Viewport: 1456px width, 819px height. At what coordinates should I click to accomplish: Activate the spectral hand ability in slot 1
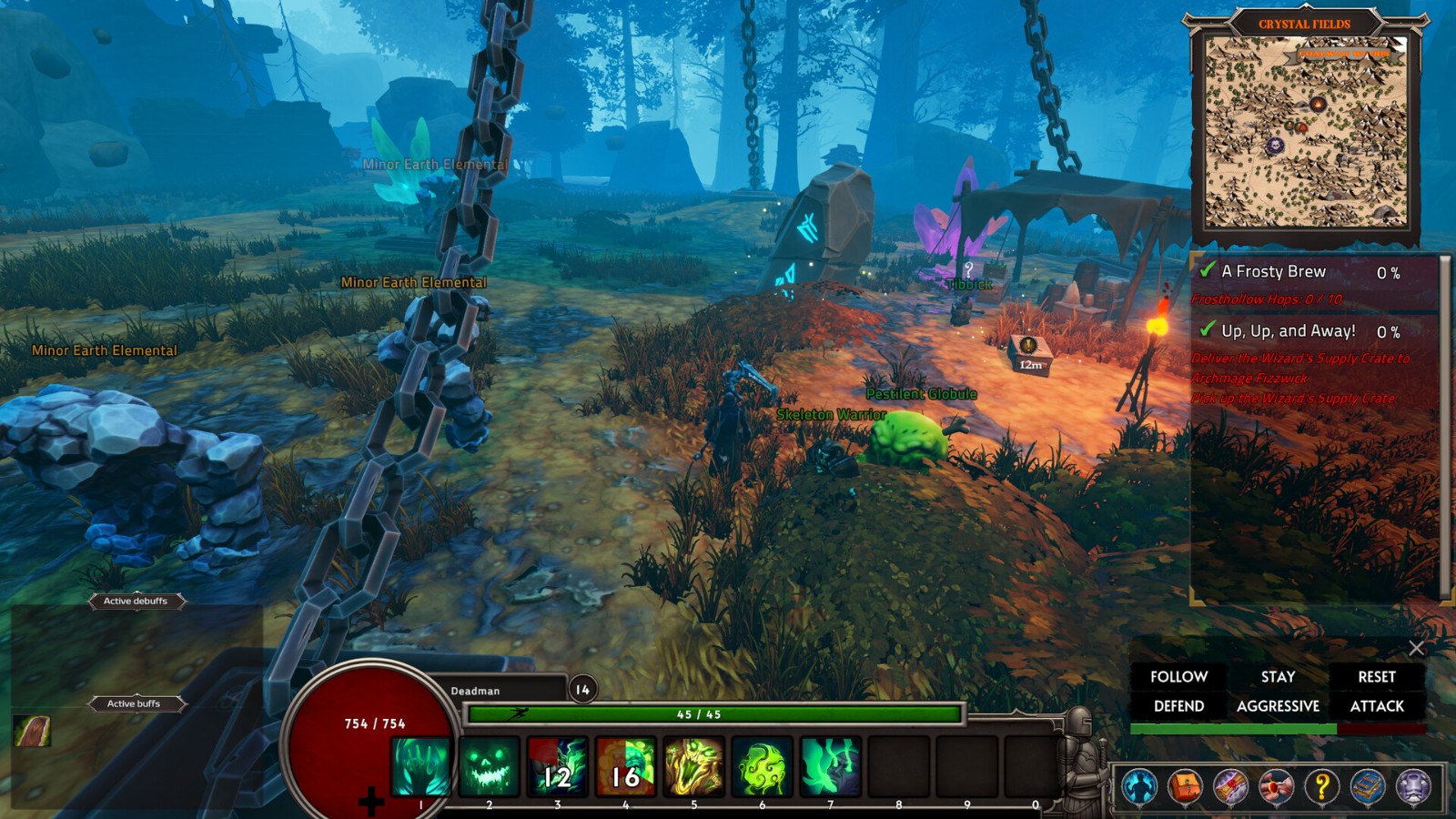click(420, 767)
